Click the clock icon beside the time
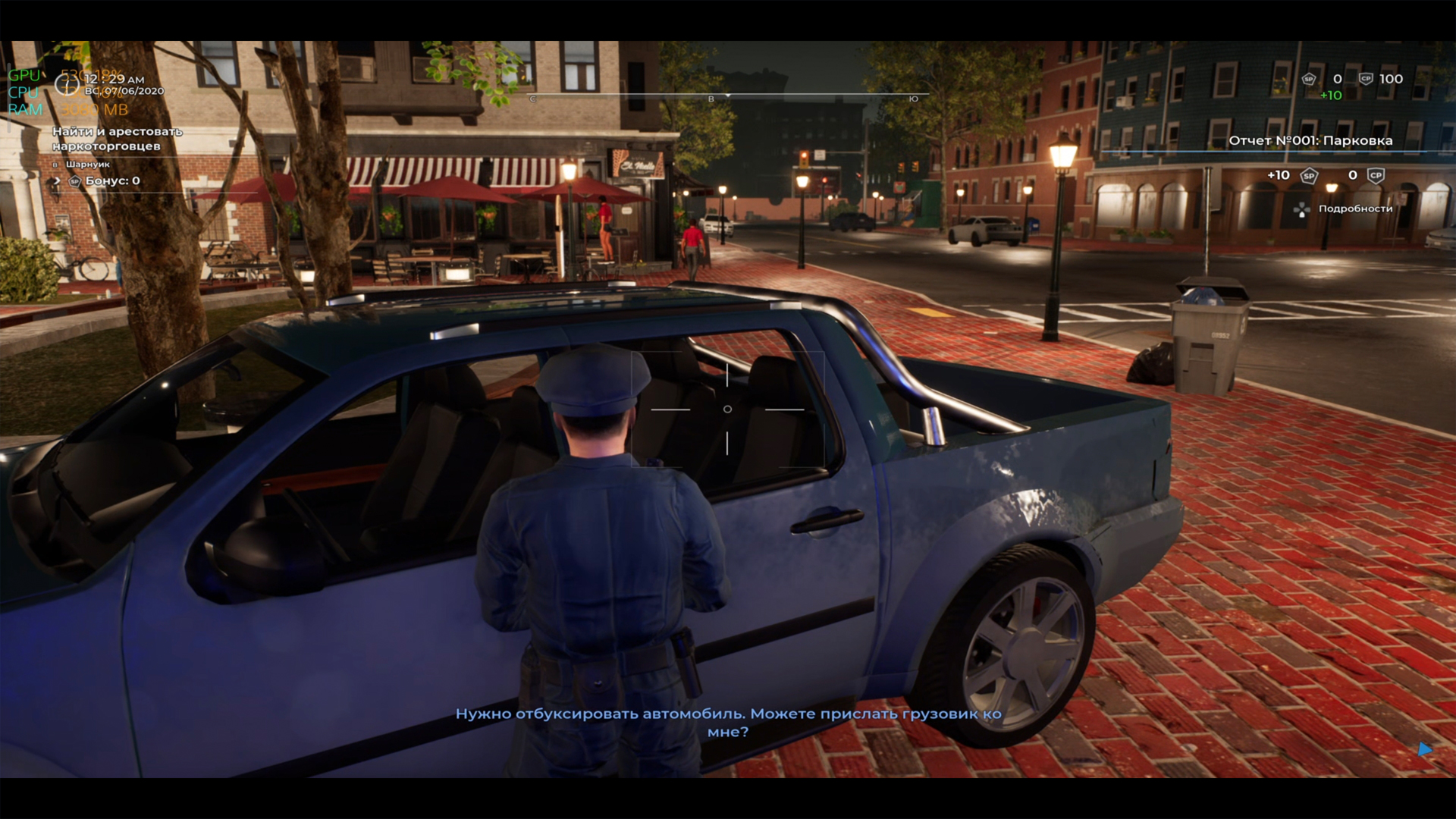The image size is (1456, 819). click(67, 84)
